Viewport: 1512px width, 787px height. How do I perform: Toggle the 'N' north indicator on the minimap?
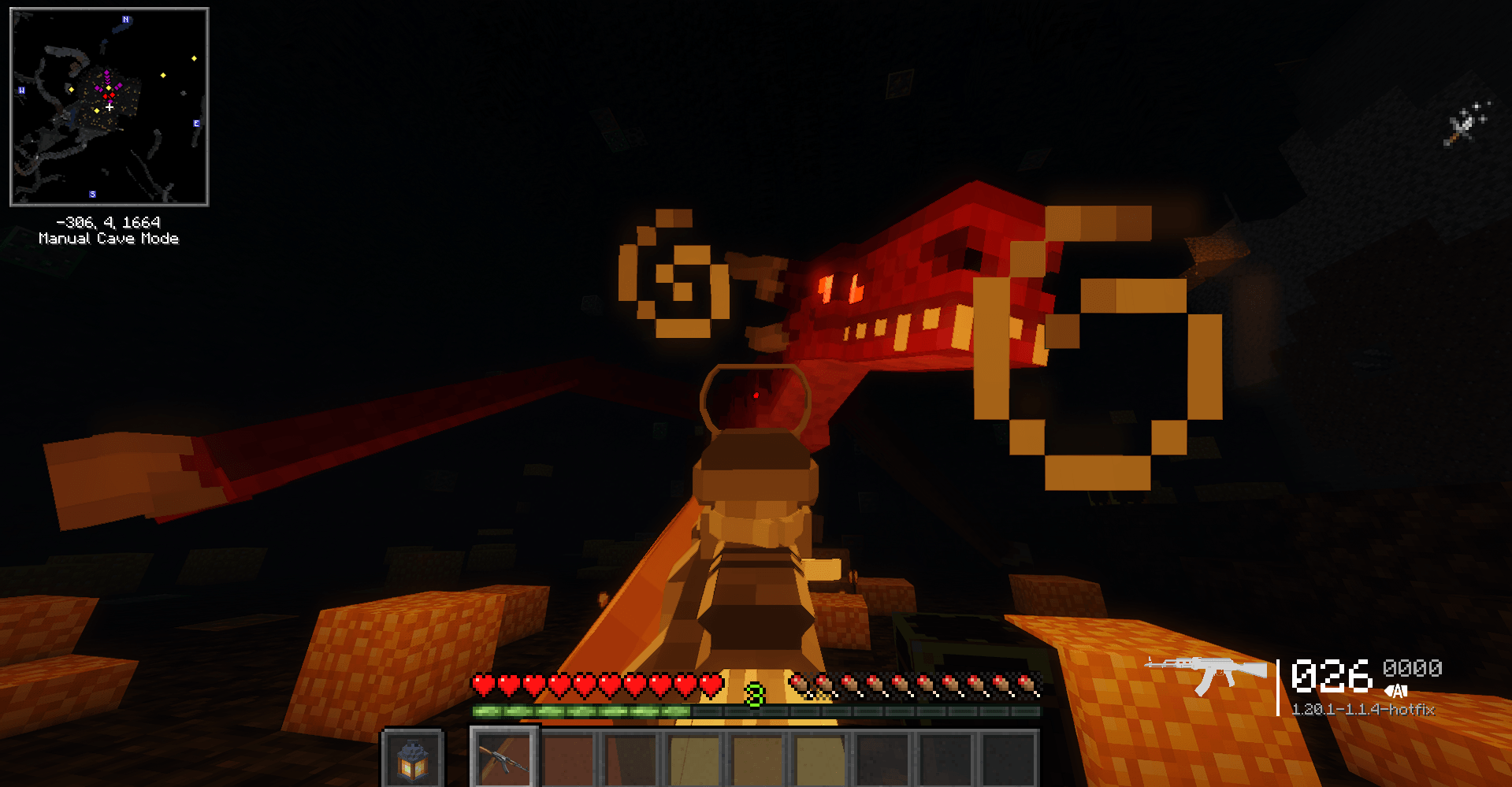125,20
